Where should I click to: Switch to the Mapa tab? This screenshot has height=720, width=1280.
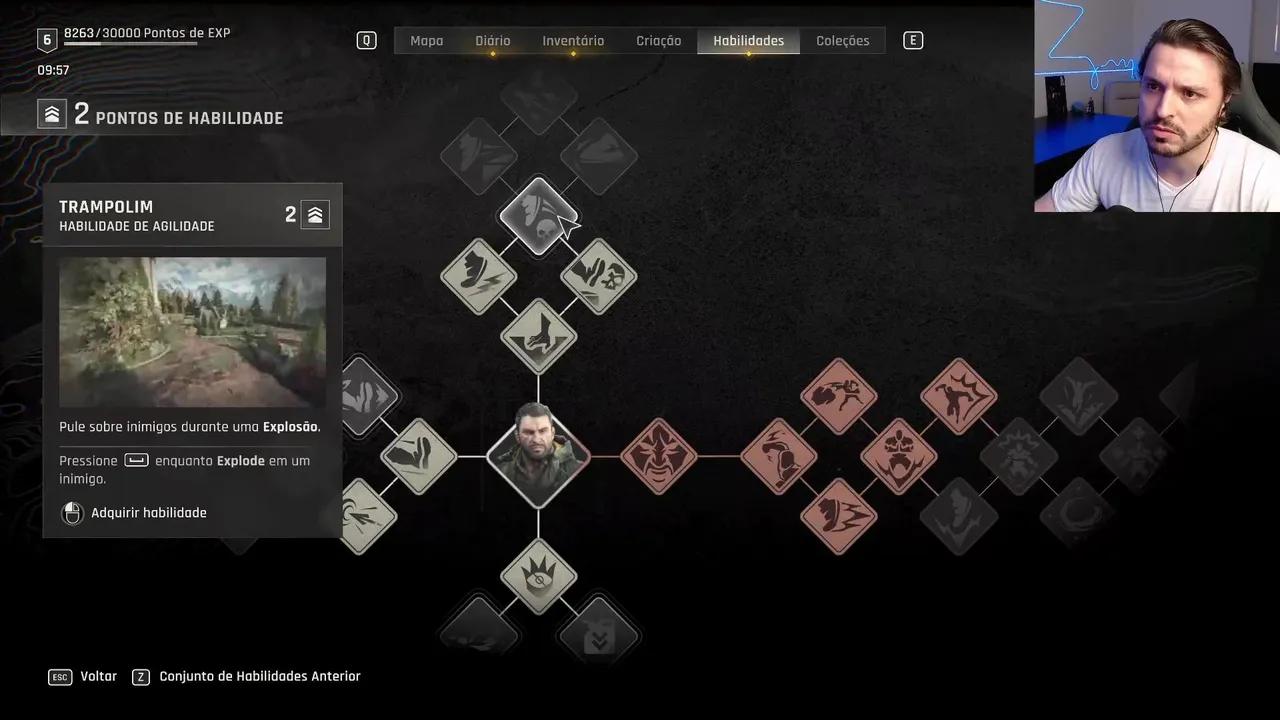tap(426, 41)
